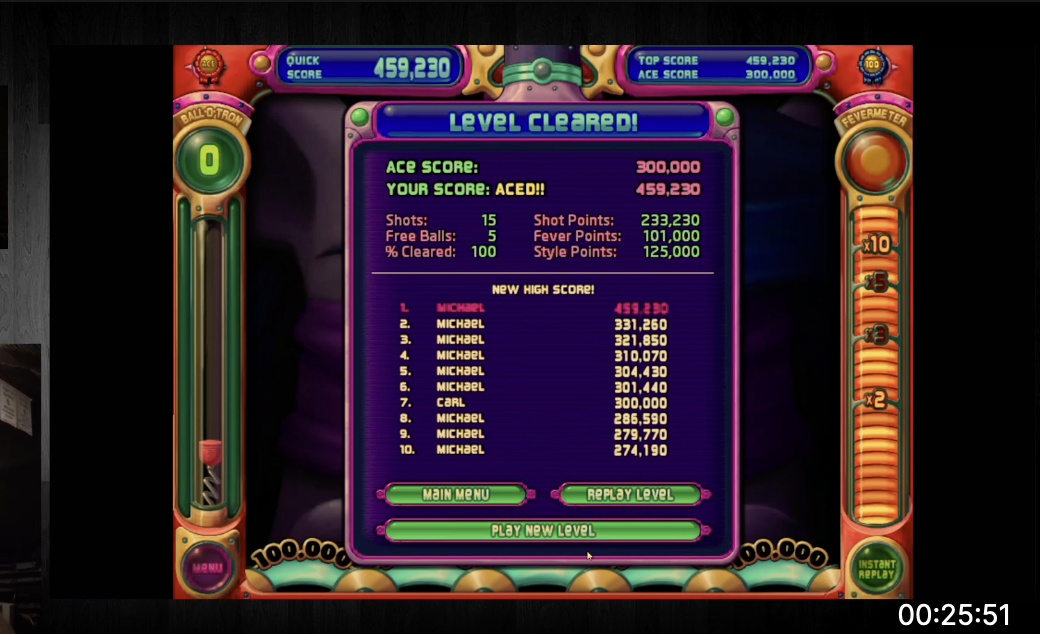Image resolution: width=1040 pixels, height=634 pixels.
Task: Start Play New Level
Action: coord(543,531)
